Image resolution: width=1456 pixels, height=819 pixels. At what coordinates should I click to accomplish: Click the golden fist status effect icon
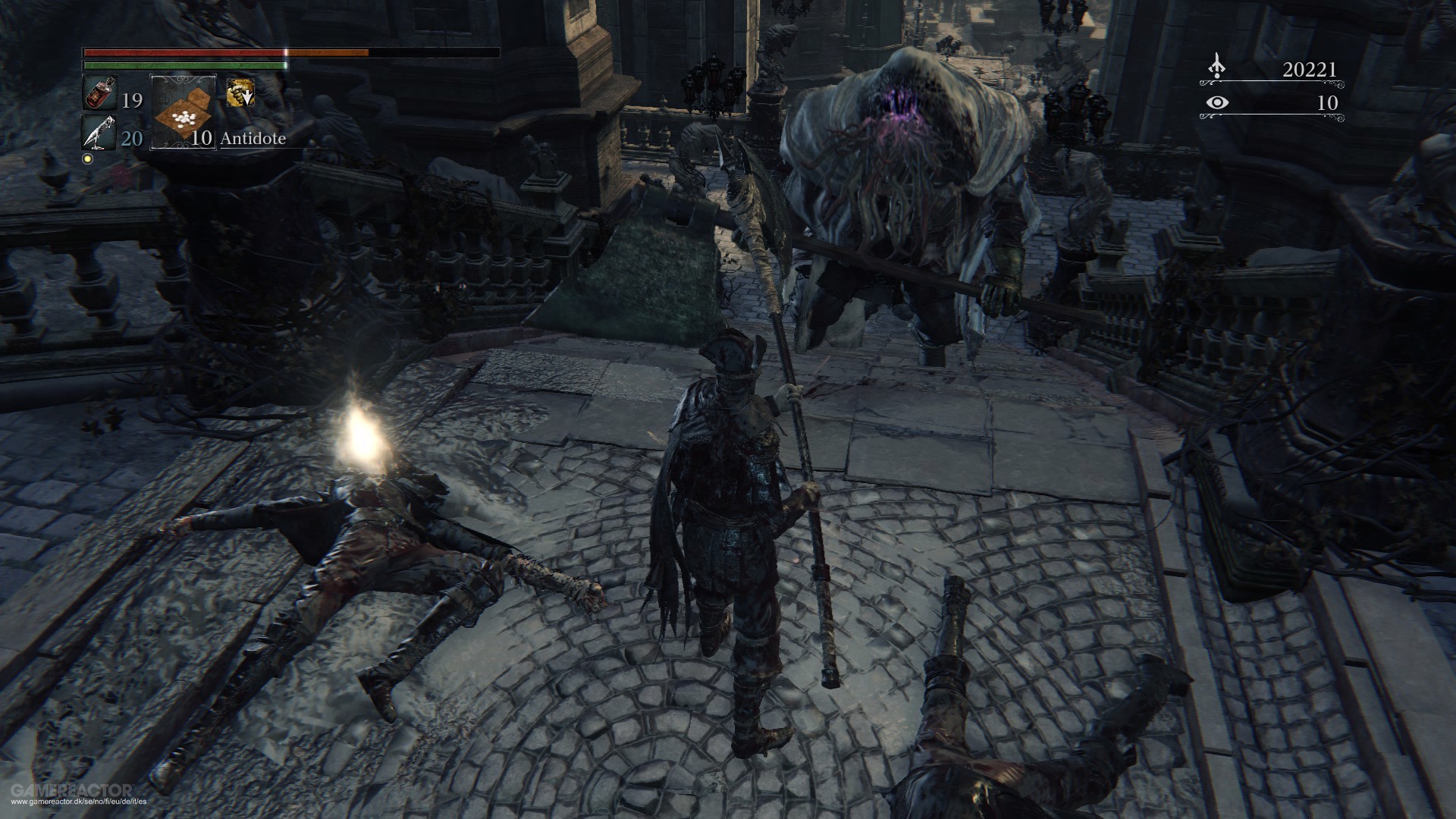point(240,93)
